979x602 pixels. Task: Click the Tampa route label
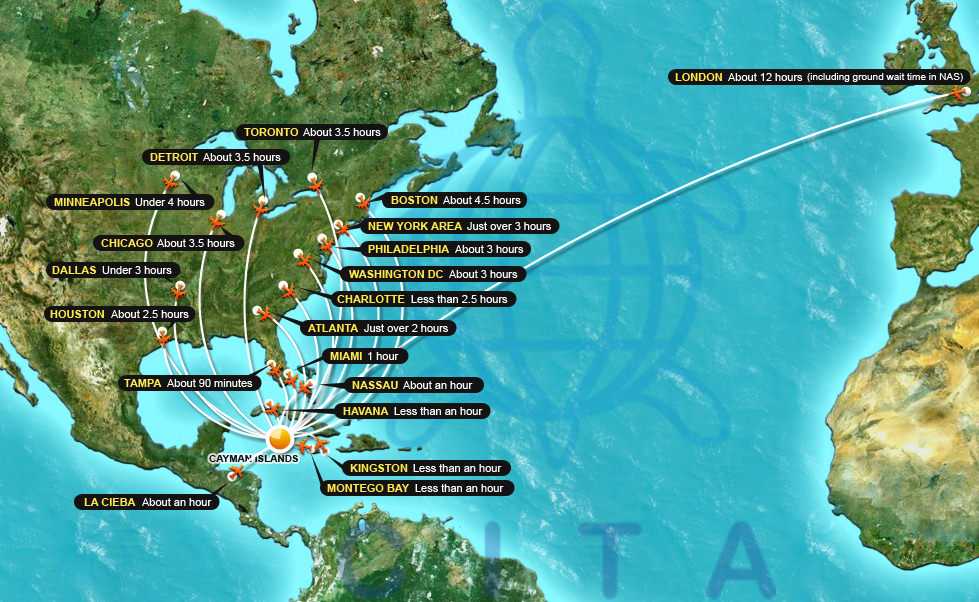click(188, 383)
